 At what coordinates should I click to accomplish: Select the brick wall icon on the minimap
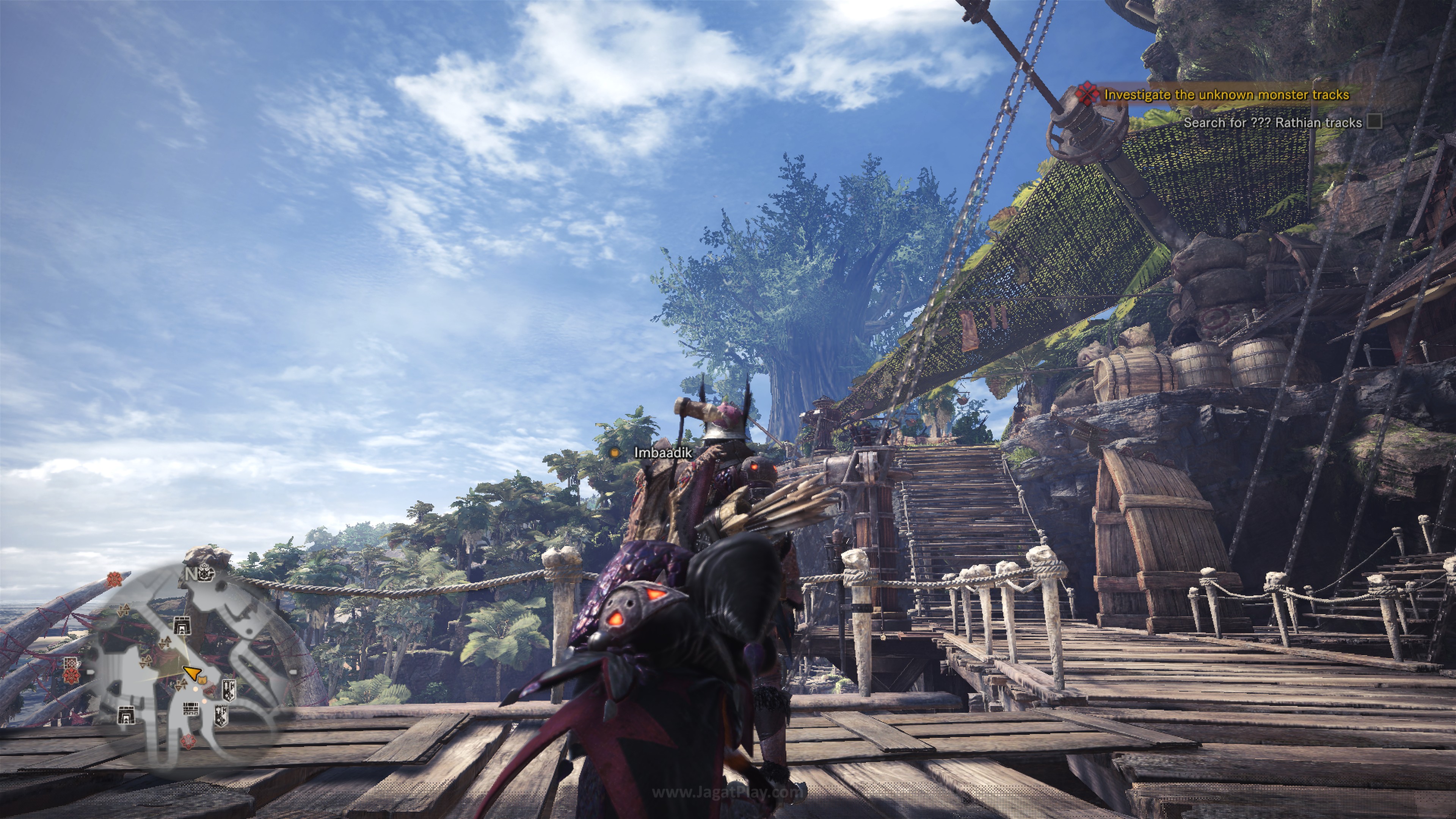point(190,709)
